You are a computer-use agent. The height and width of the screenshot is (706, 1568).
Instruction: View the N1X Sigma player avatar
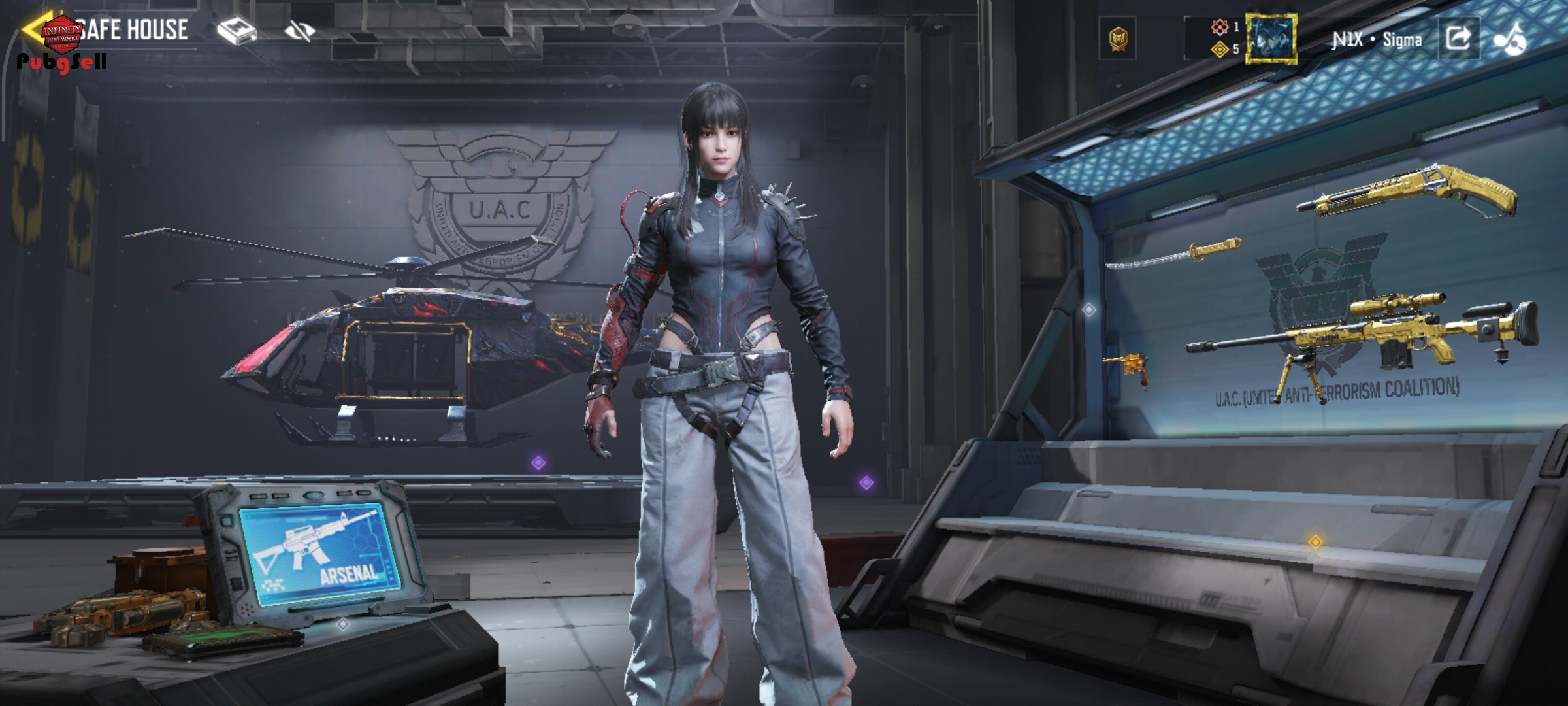[1271, 39]
